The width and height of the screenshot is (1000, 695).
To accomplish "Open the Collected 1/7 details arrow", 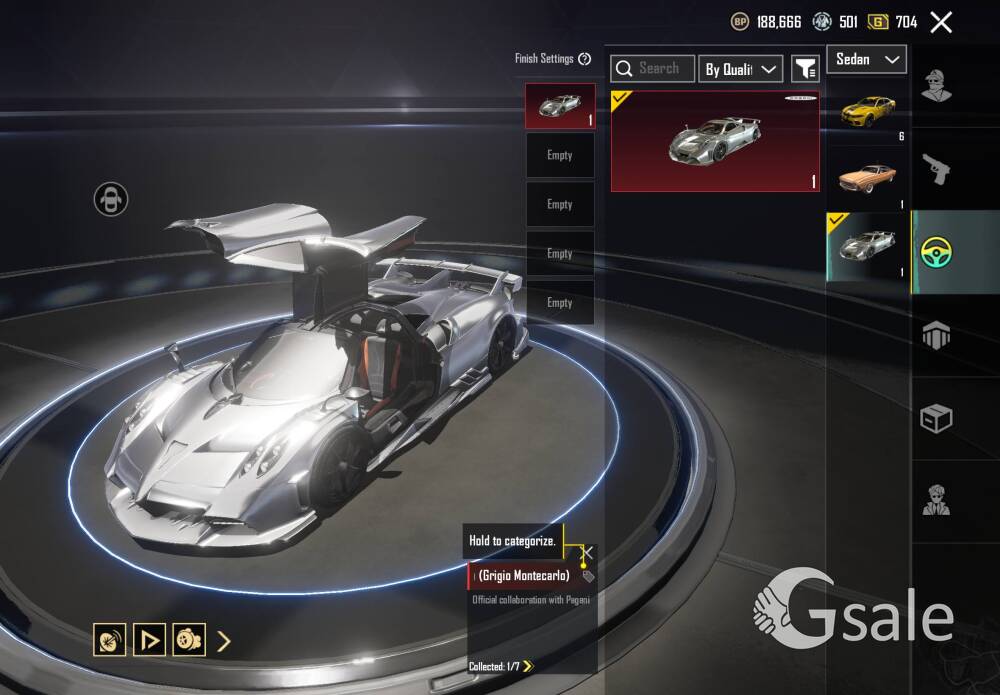I will click(x=528, y=666).
